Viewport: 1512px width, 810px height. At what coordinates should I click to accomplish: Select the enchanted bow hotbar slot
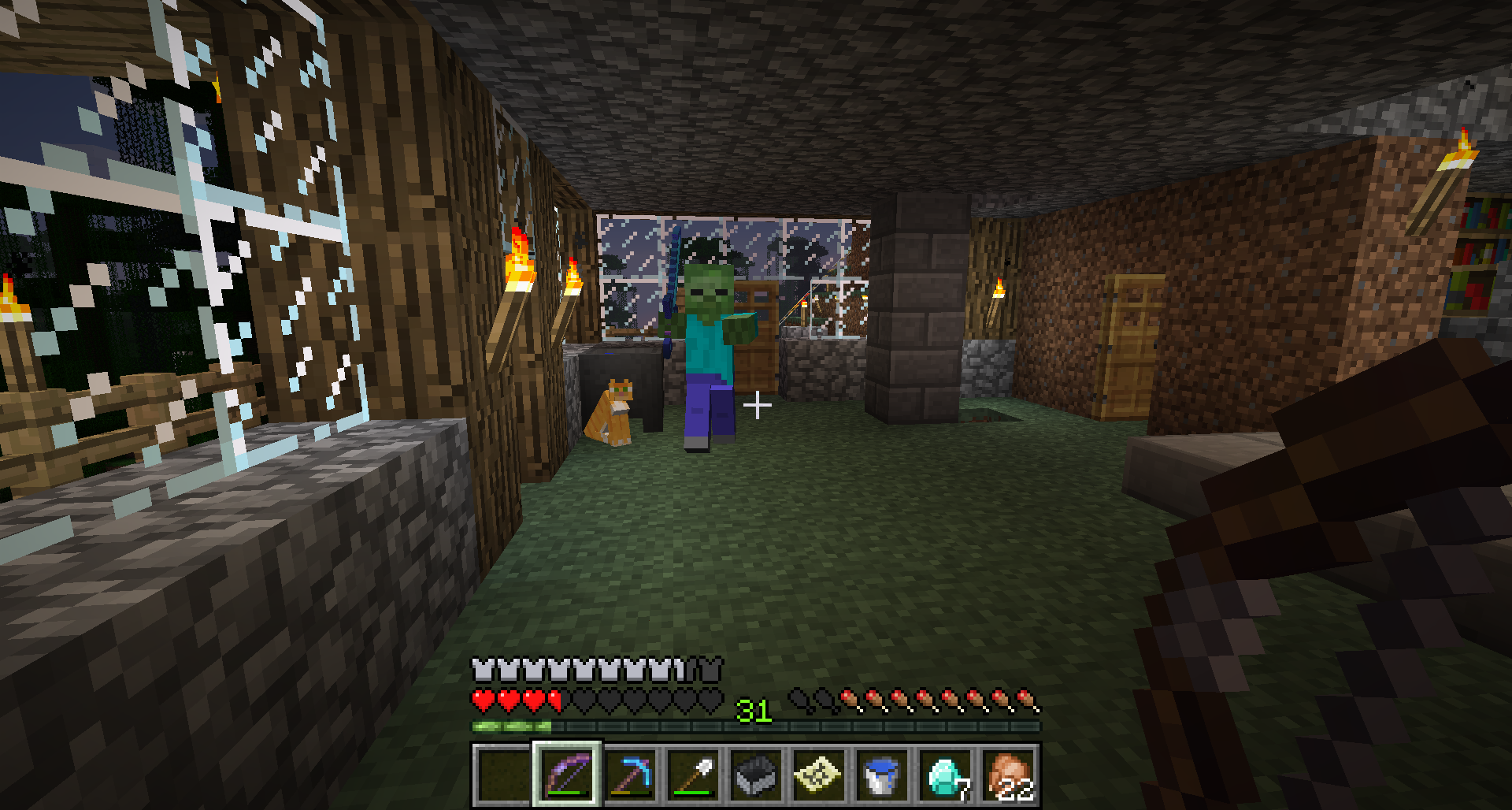(567, 775)
